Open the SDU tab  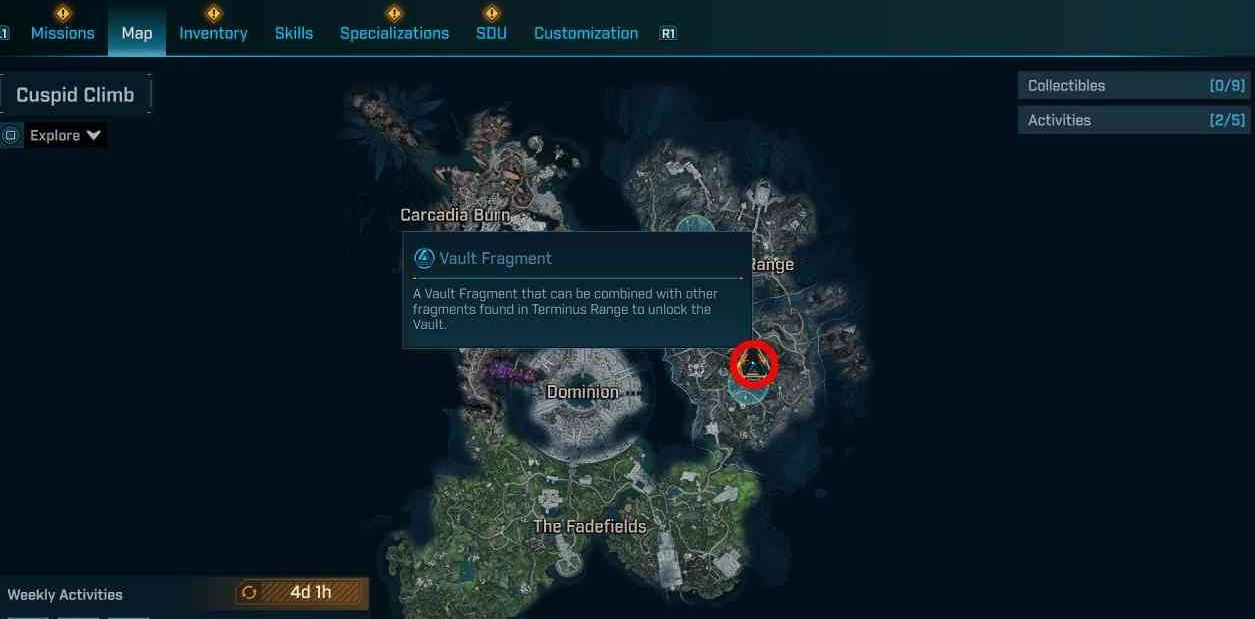[x=491, y=33]
